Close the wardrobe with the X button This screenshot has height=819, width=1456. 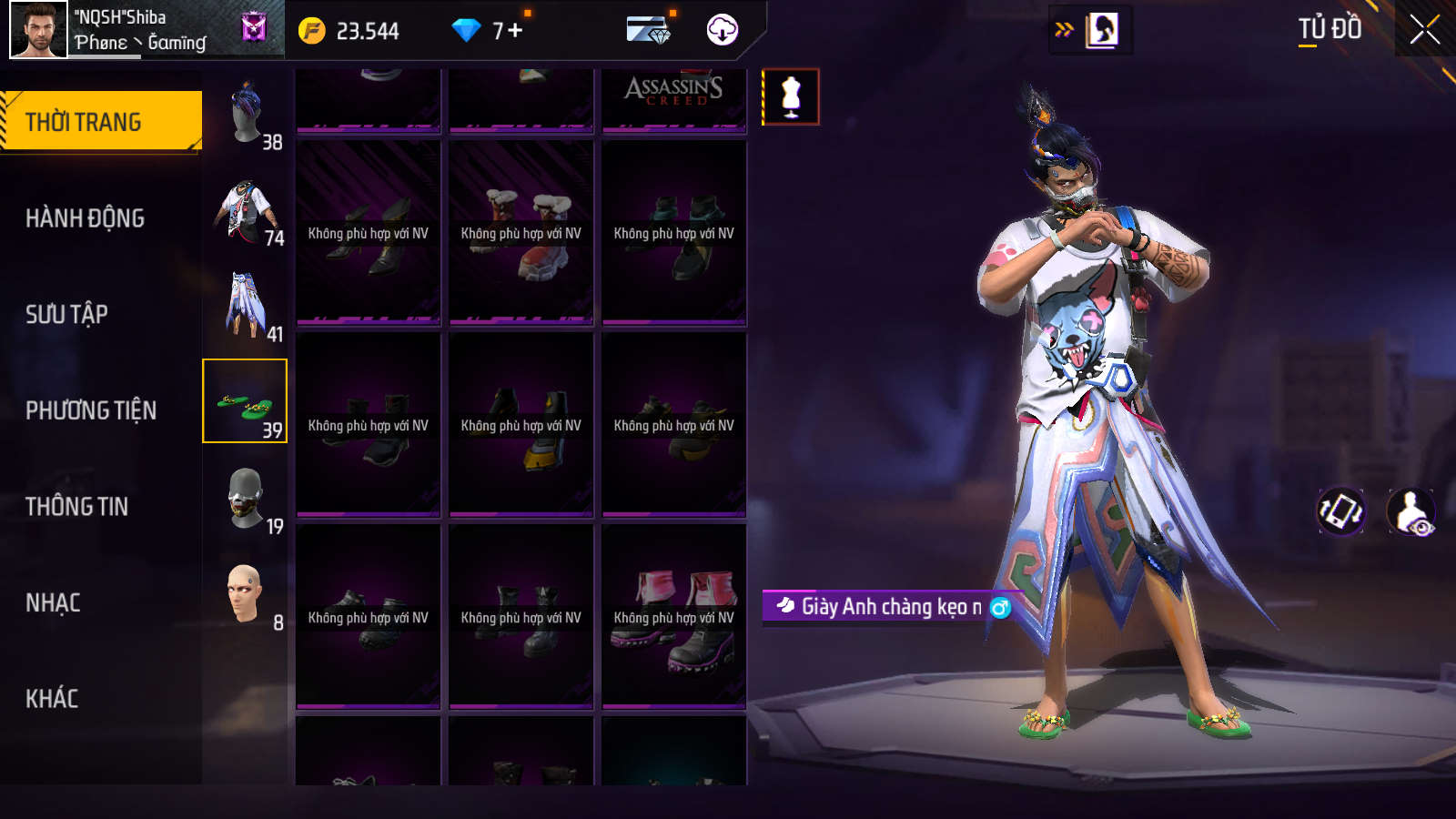[1424, 30]
